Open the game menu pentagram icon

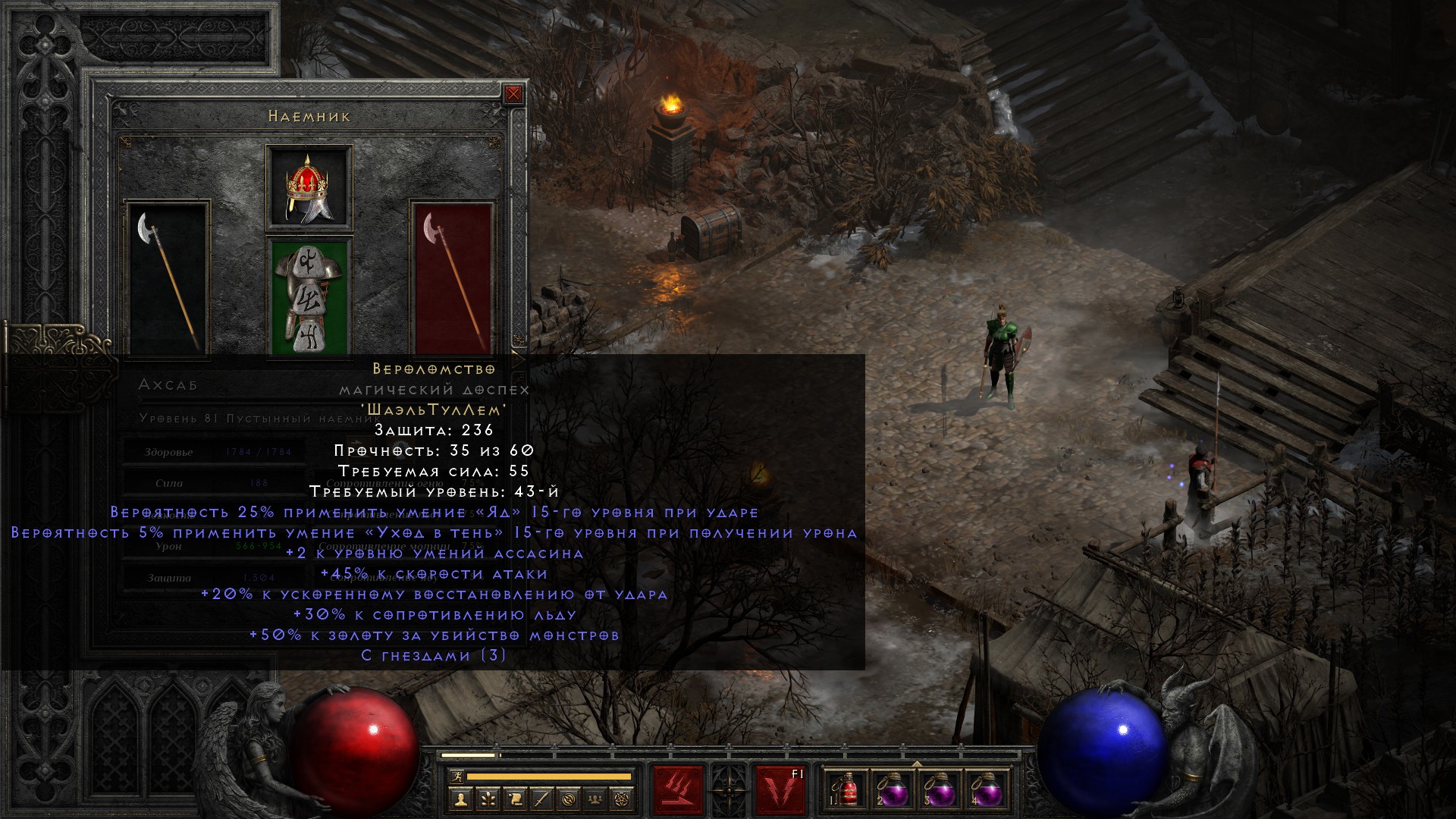(623, 799)
